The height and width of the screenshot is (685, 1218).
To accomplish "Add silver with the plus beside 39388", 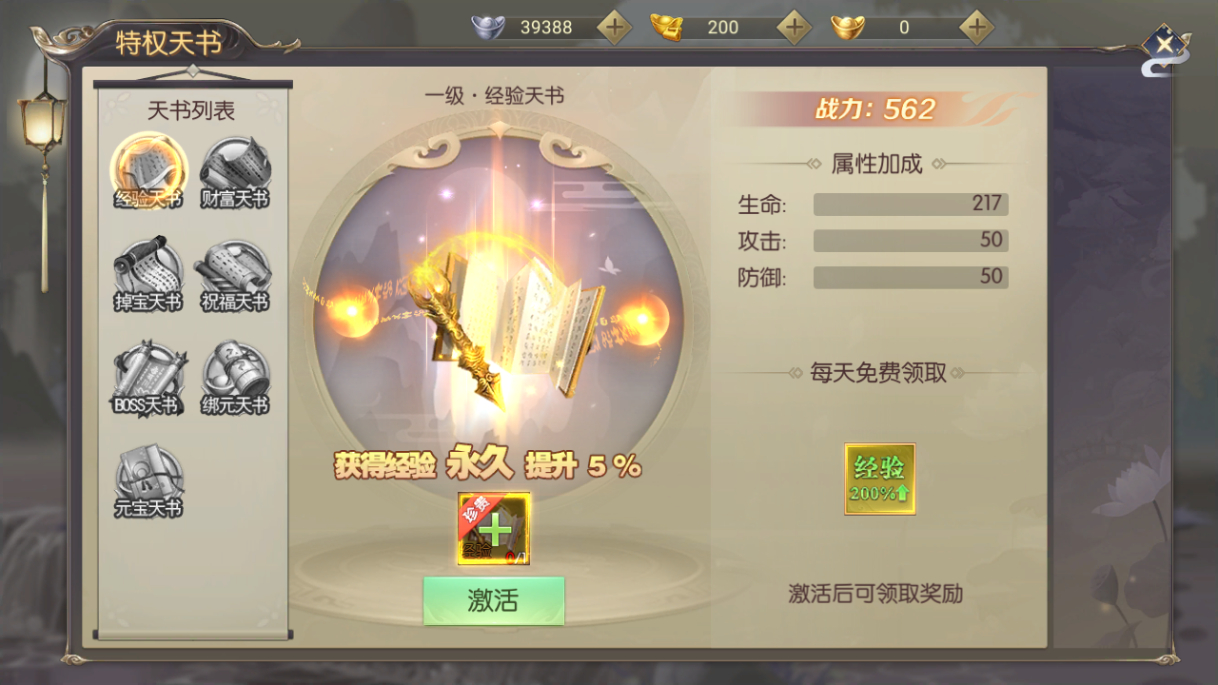I will tap(614, 27).
